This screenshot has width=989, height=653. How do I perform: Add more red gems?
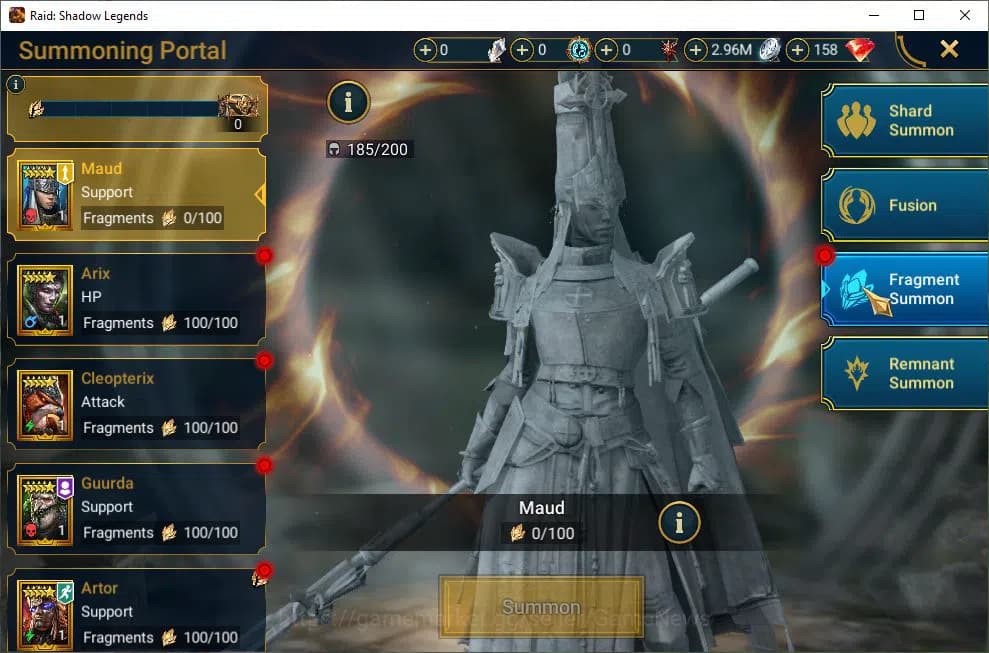coord(798,50)
